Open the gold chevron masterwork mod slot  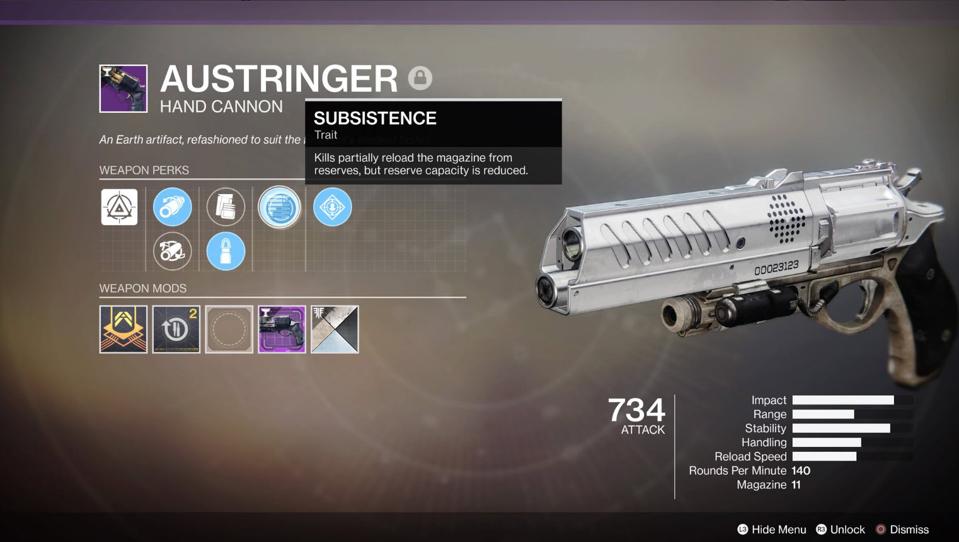click(123, 329)
